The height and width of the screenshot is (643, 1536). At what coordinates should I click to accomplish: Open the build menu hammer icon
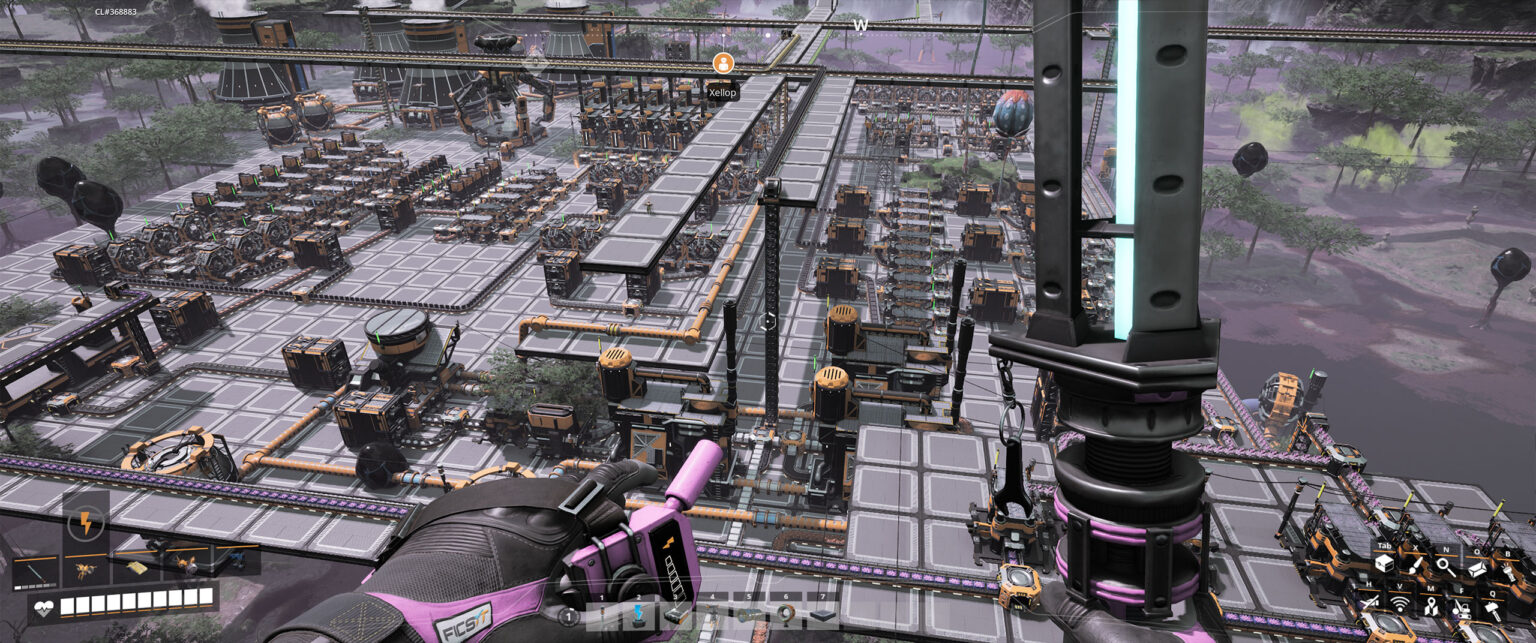1494,610
